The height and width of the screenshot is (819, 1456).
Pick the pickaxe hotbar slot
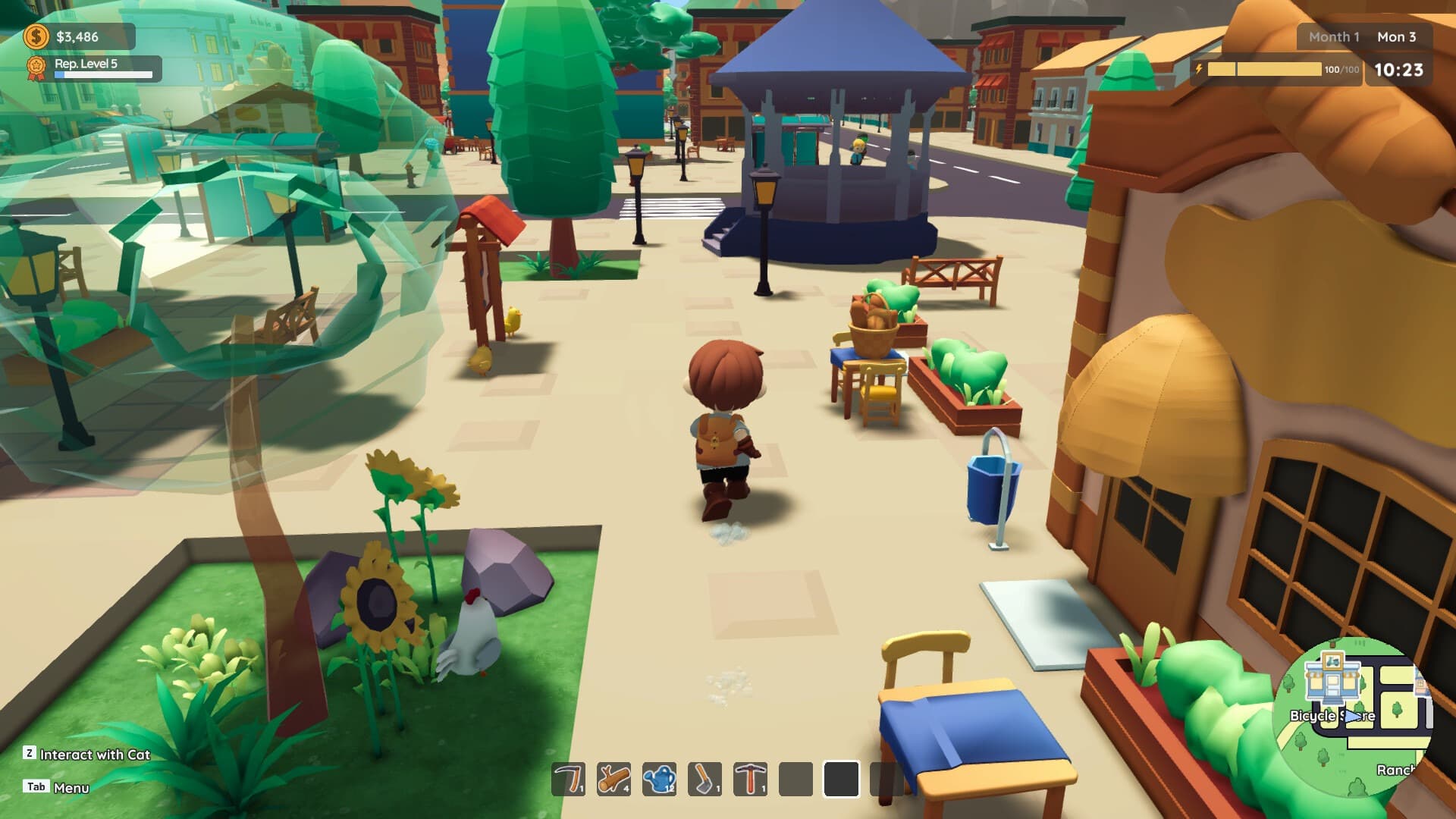tap(750, 779)
